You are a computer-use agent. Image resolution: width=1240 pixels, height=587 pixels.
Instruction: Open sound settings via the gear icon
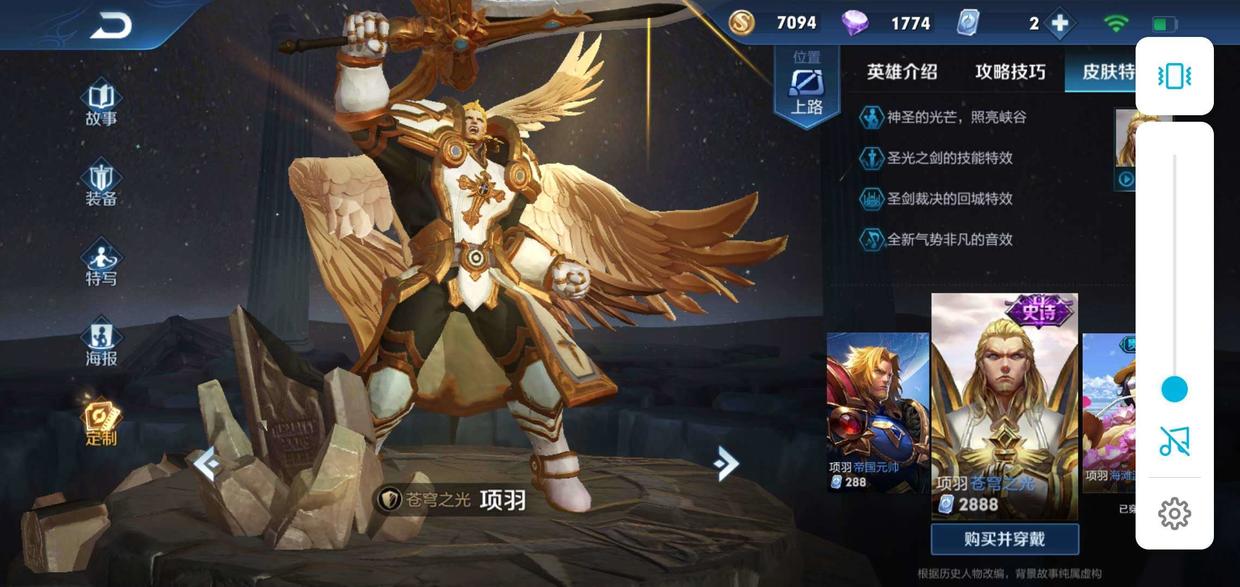tap(1174, 514)
